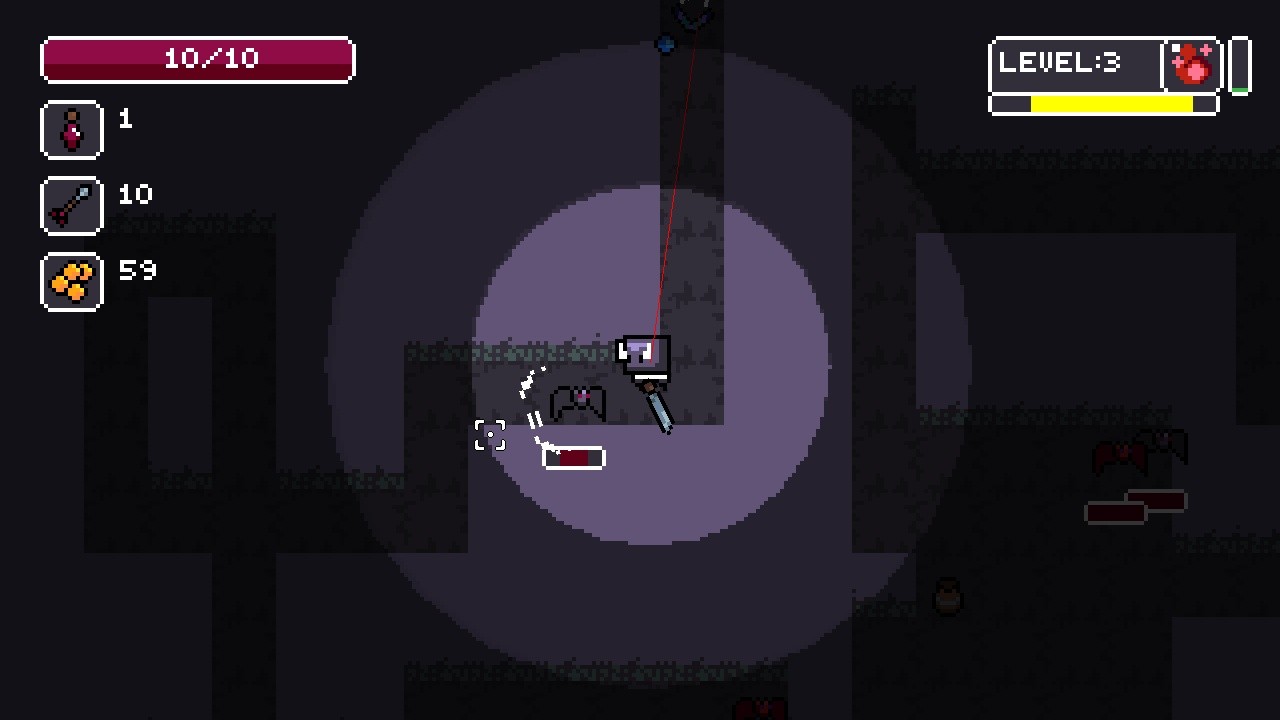Click the red XP gem icon beside LEVEL:3

pyautogui.click(x=1190, y=65)
